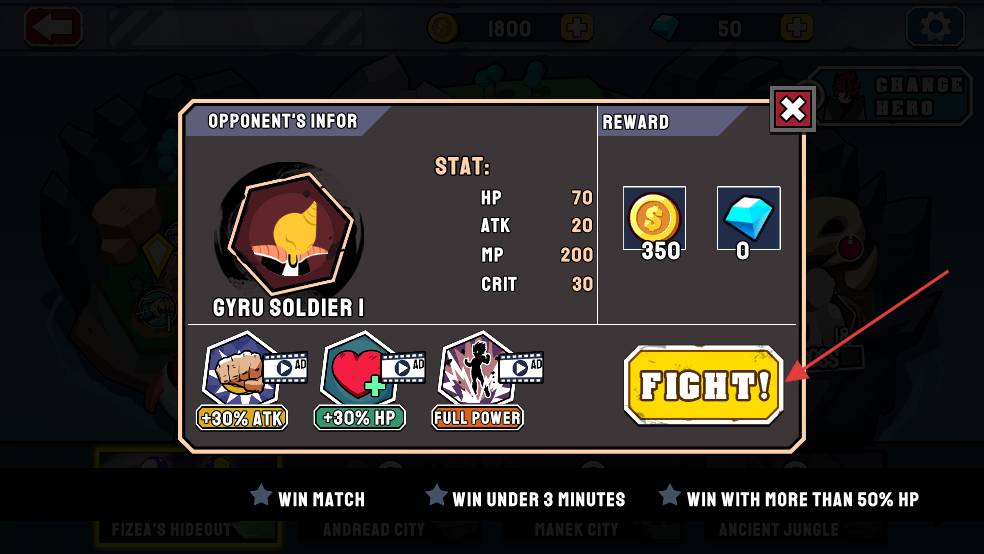The height and width of the screenshot is (554, 984).
Task: Open the settings gear
Action: 935,27
